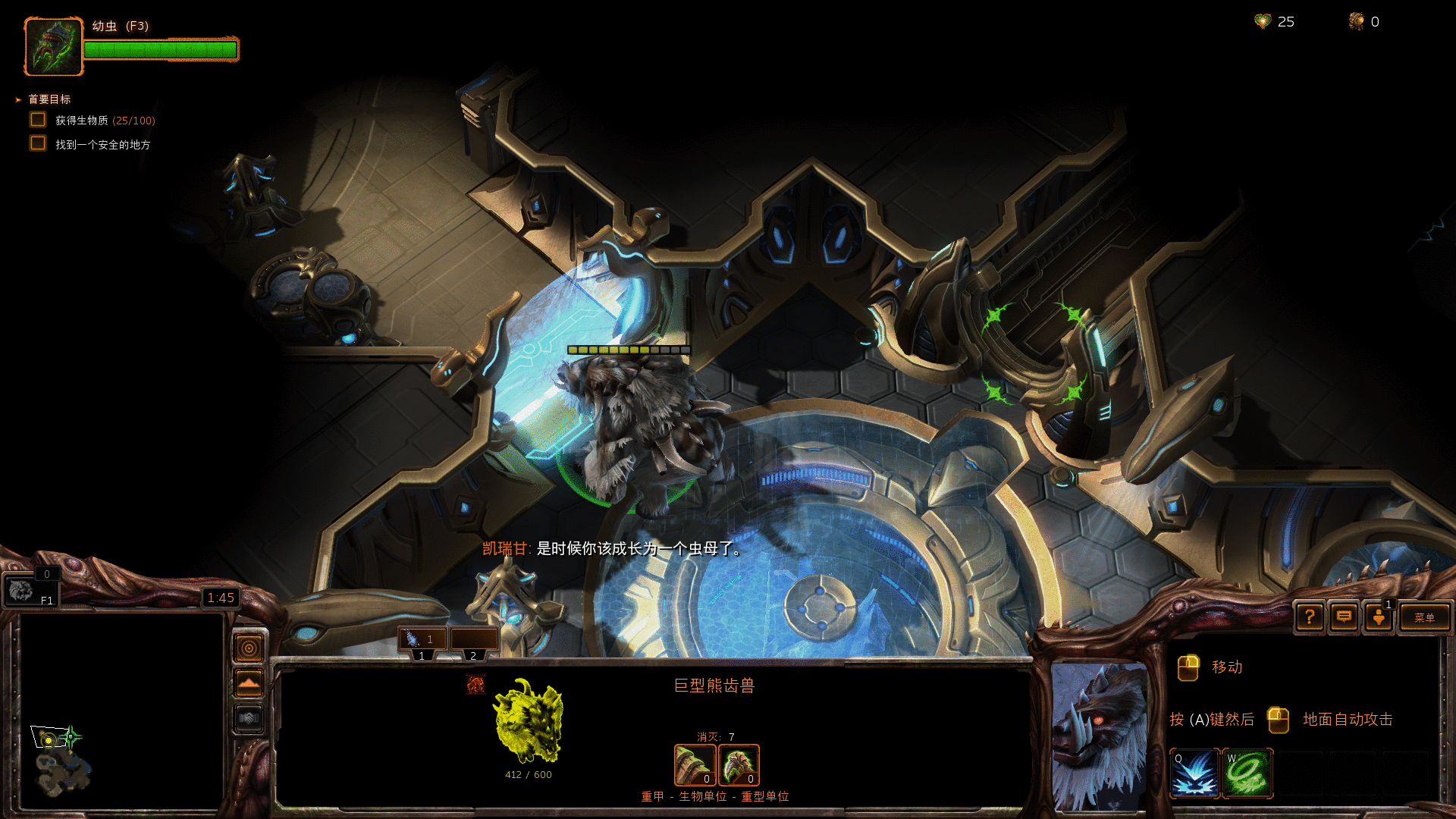Select the 幼虫 hero portrait

53,46
